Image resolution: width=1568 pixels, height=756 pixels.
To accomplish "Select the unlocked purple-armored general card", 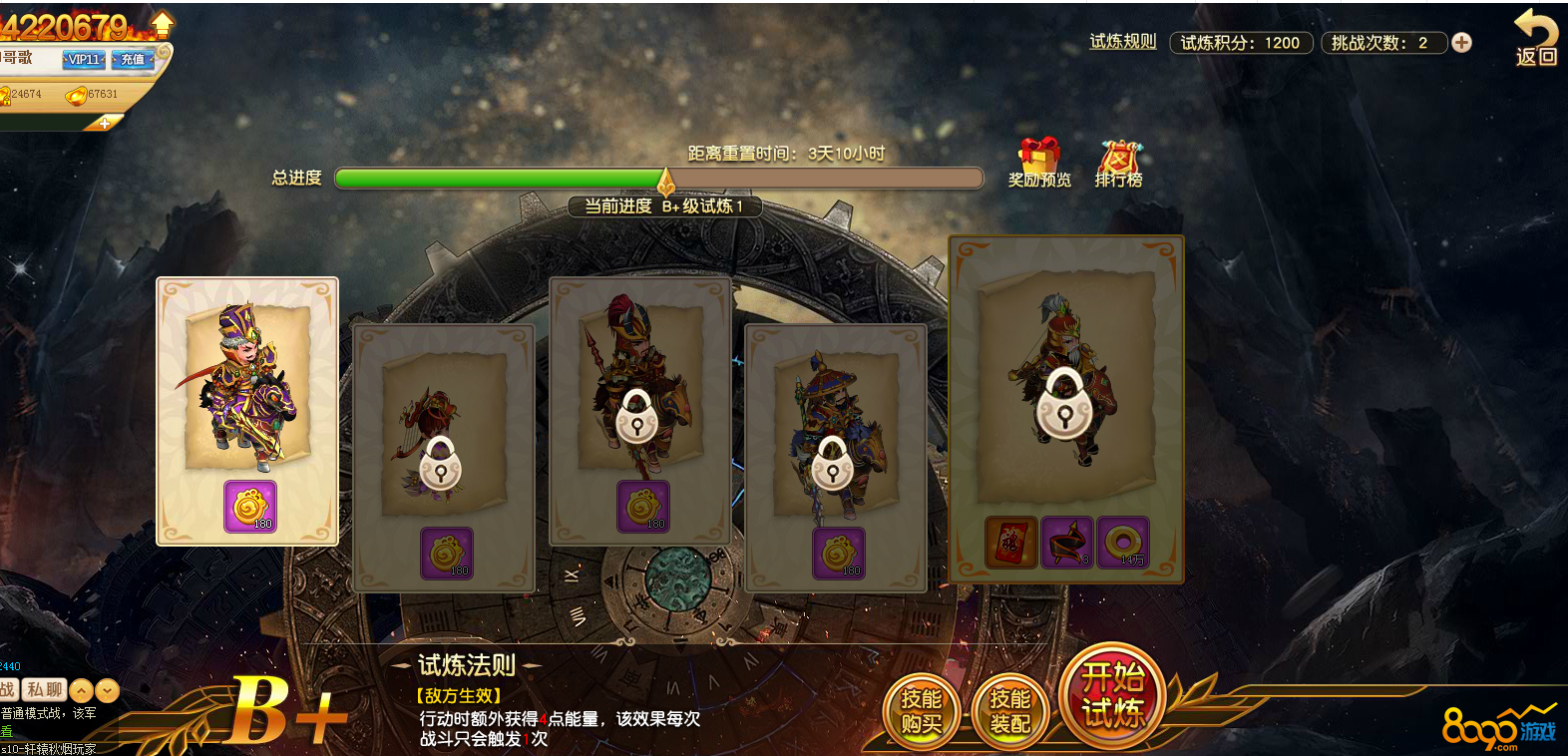I will [247, 410].
